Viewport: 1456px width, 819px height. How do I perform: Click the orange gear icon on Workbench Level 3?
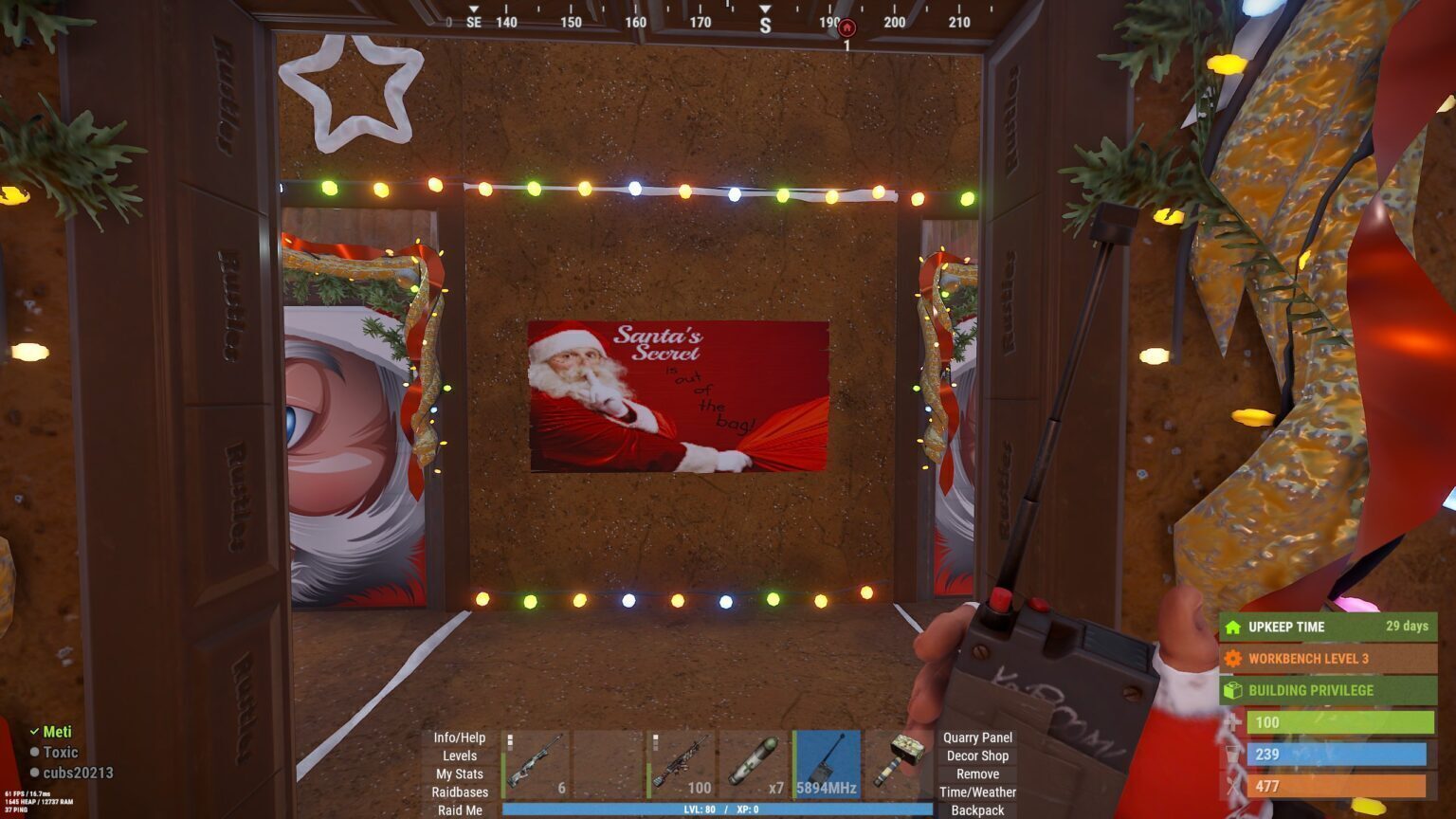[x=1234, y=658]
